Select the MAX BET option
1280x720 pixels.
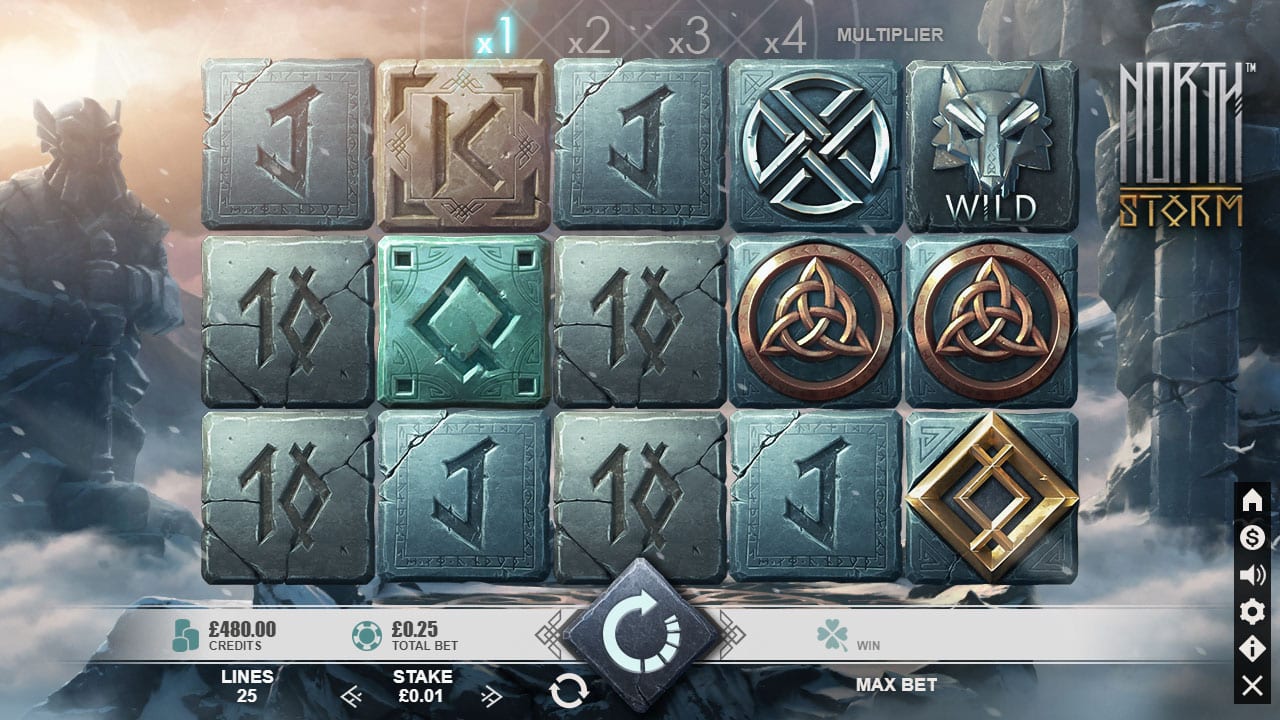(896, 685)
